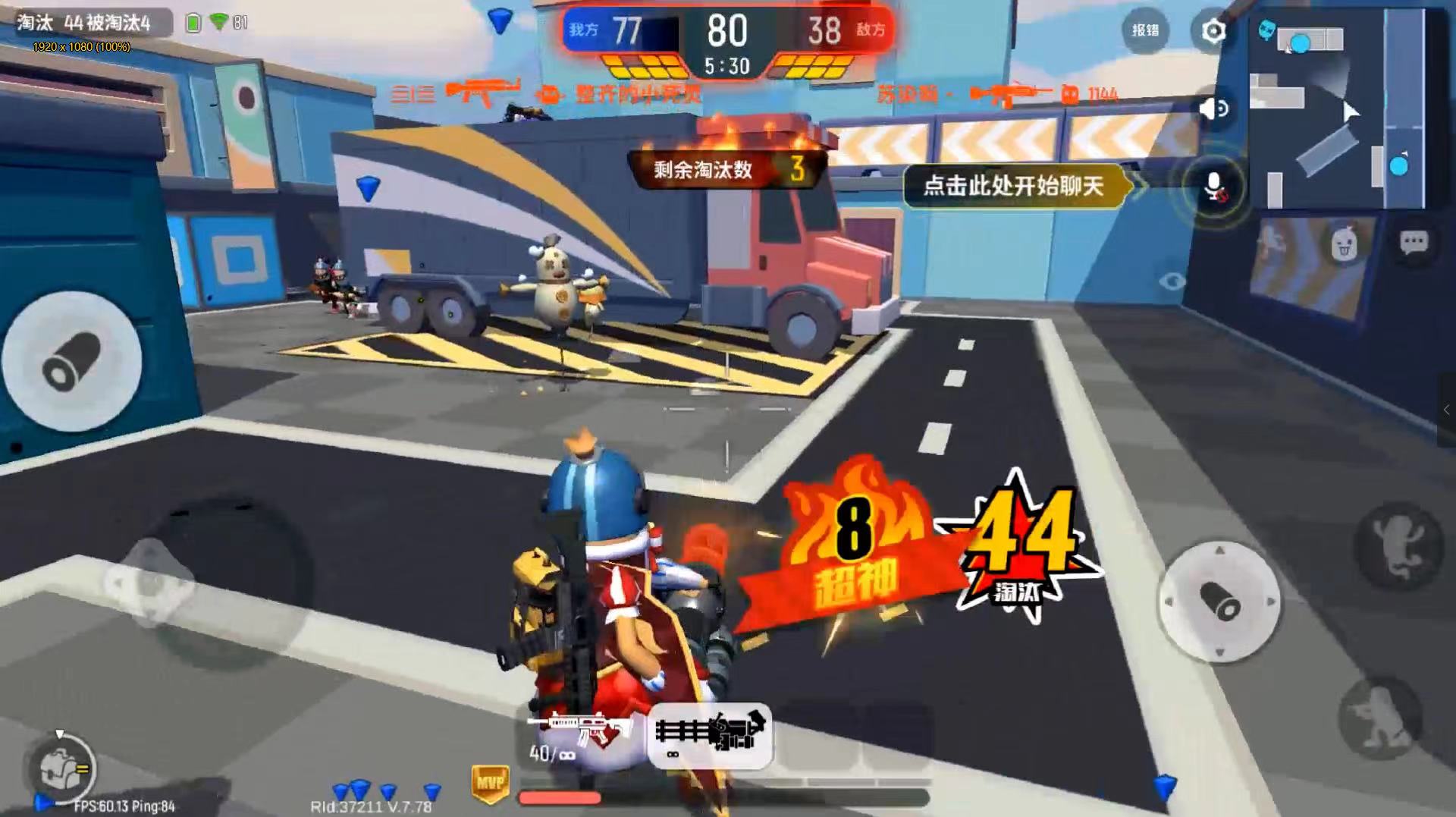Click the side panel collapse arrow
The width and height of the screenshot is (1456, 817).
(1447, 410)
